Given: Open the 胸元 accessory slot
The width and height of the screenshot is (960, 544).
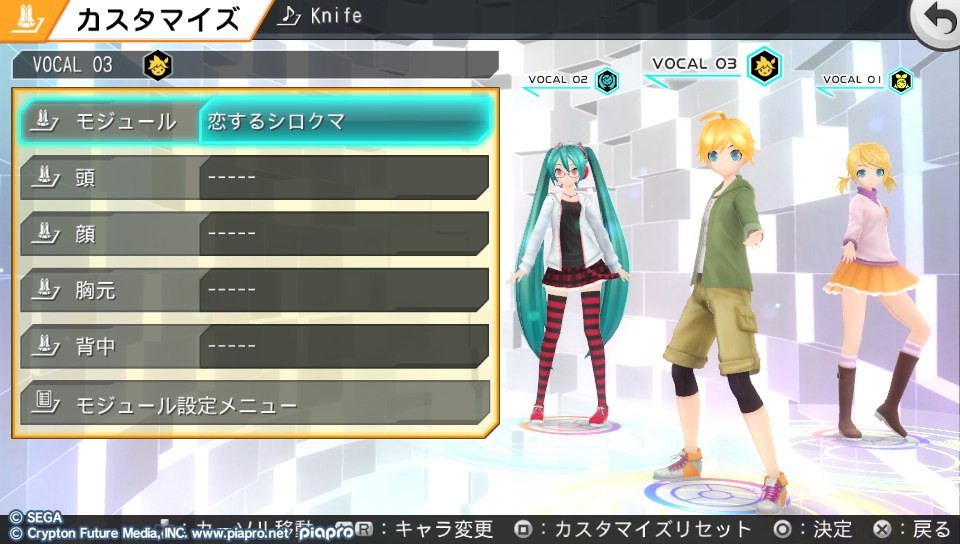Looking at the screenshot, I should [254, 290].
